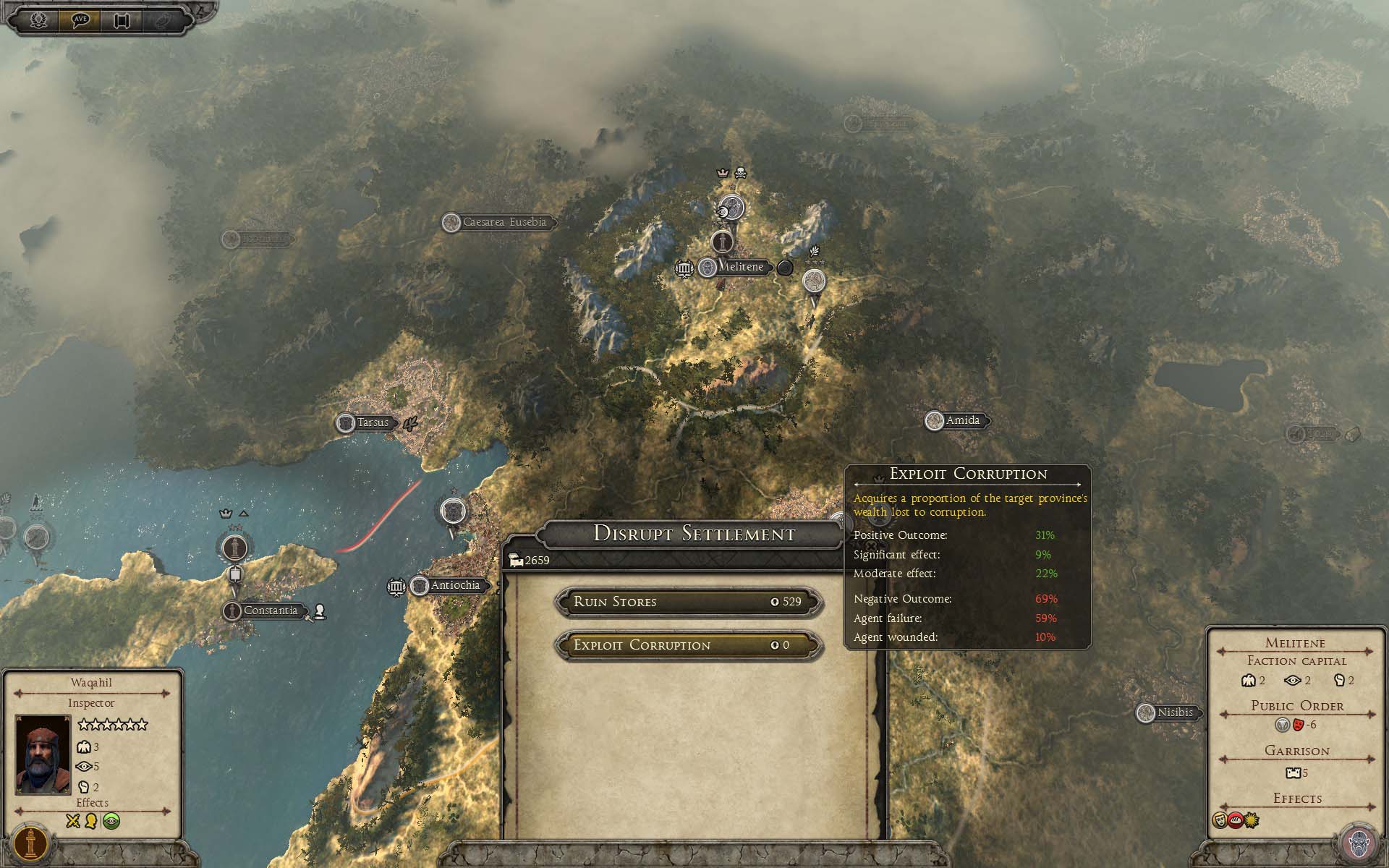
Task: Inspect the green eye effect icon
Action: point(111,821)
